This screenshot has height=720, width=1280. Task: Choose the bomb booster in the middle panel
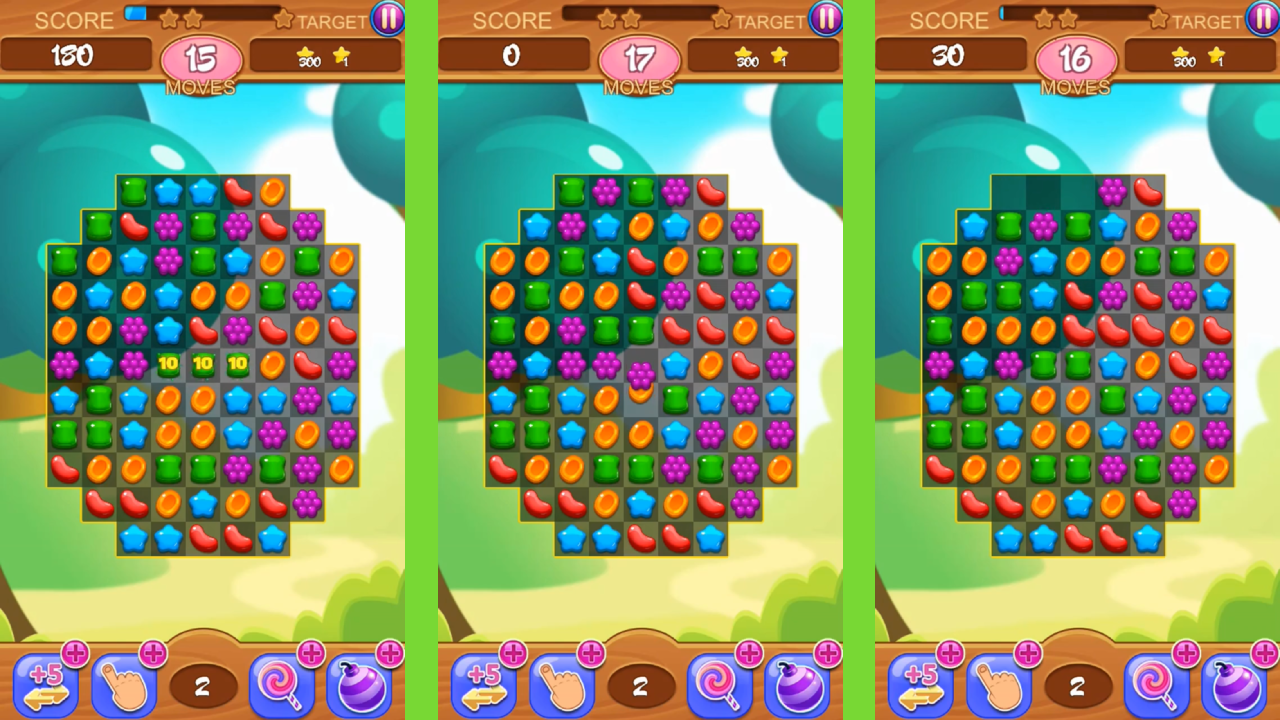pyautogui.click(x=797, y=685)
